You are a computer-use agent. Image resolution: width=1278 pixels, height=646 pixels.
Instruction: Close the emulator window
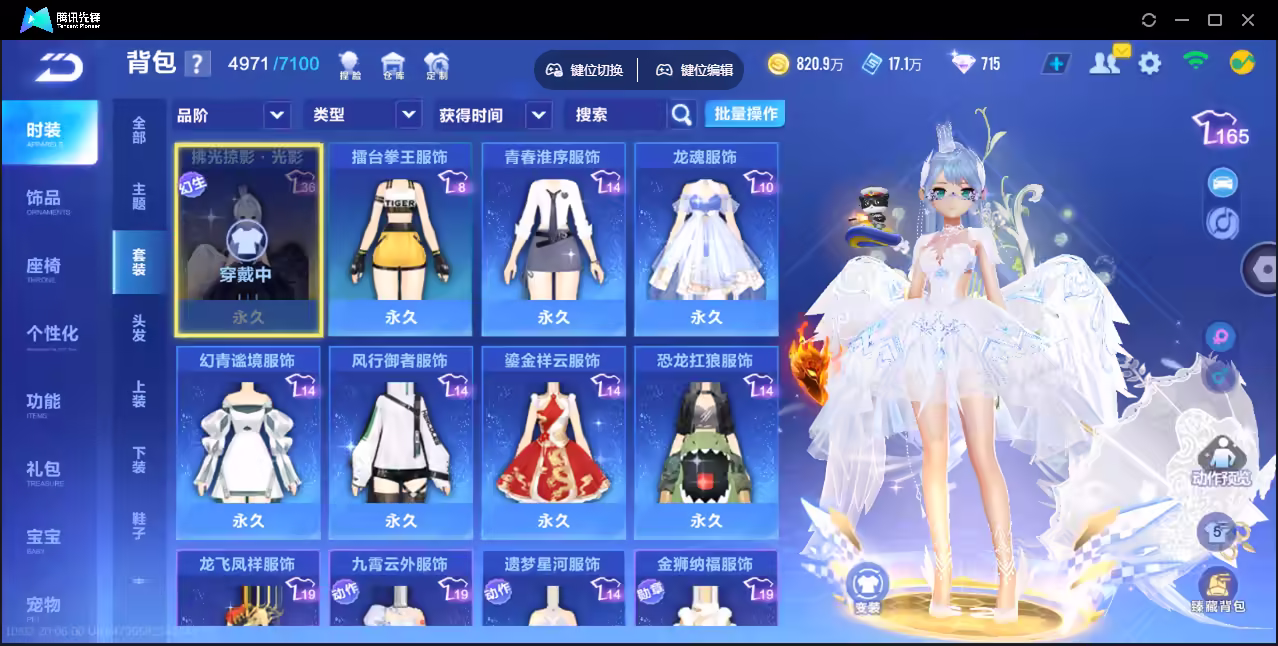[1248, 20]
